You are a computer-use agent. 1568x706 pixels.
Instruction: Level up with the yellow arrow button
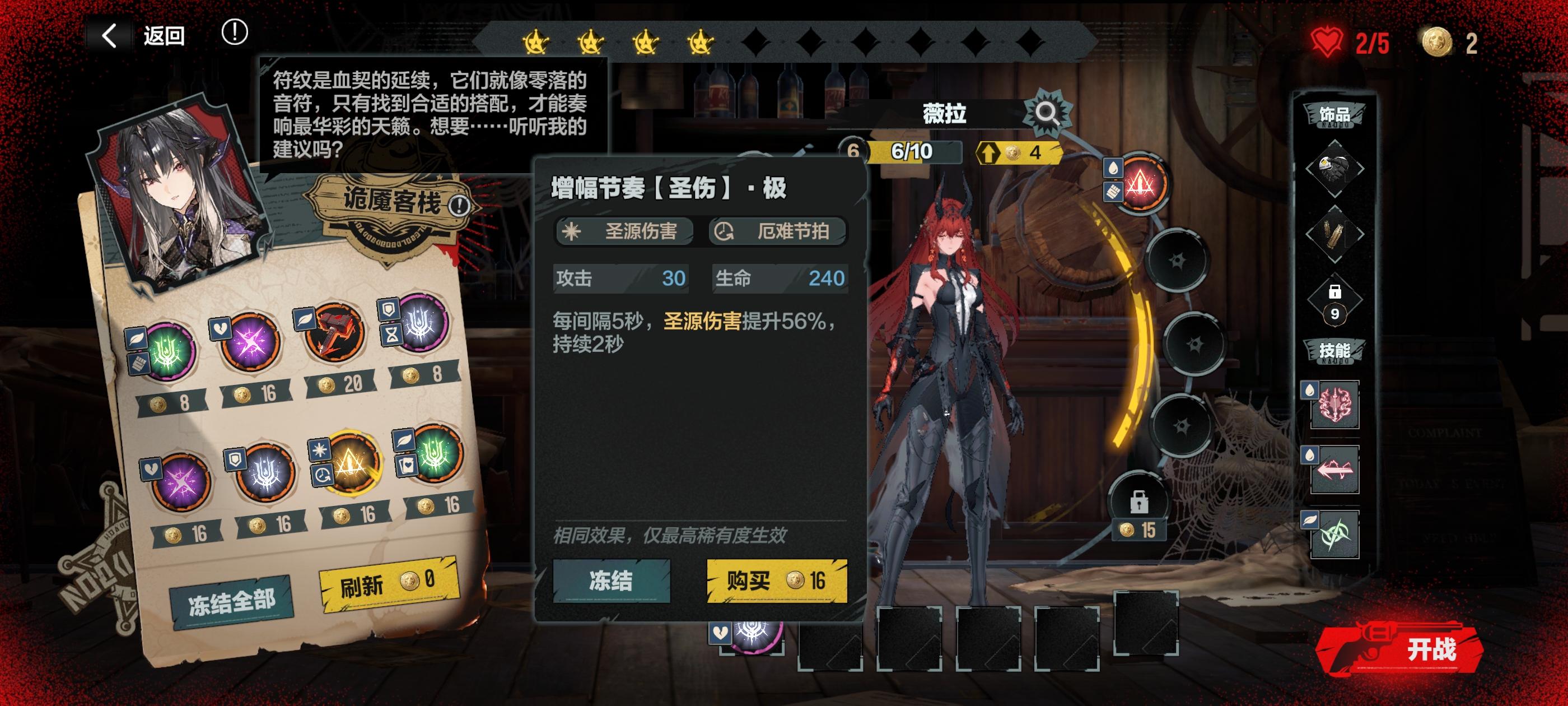(x=1017, y=152)
